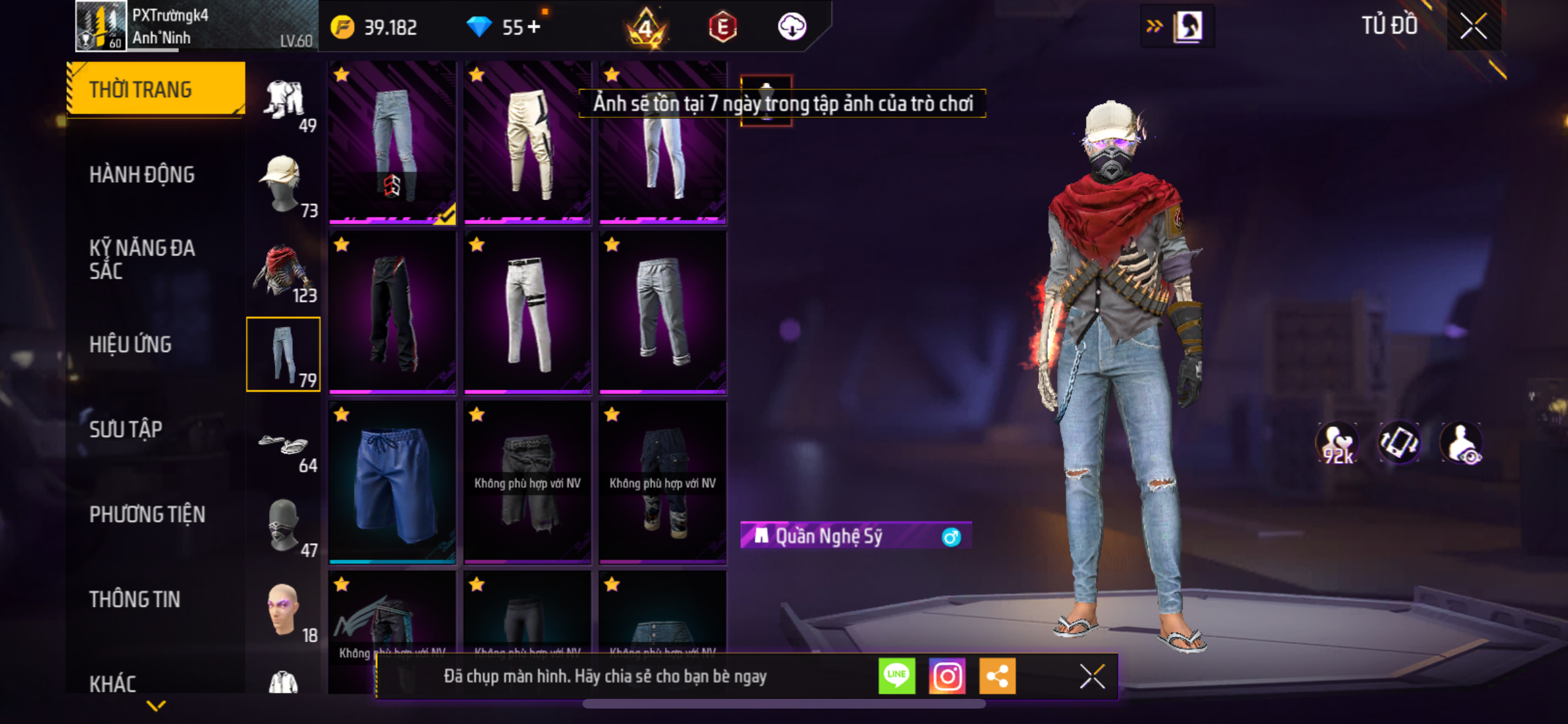Choose the hat category with 73 items
Image resolution: width=1568 pixels, height=724 pixels.
coord(284,185)
